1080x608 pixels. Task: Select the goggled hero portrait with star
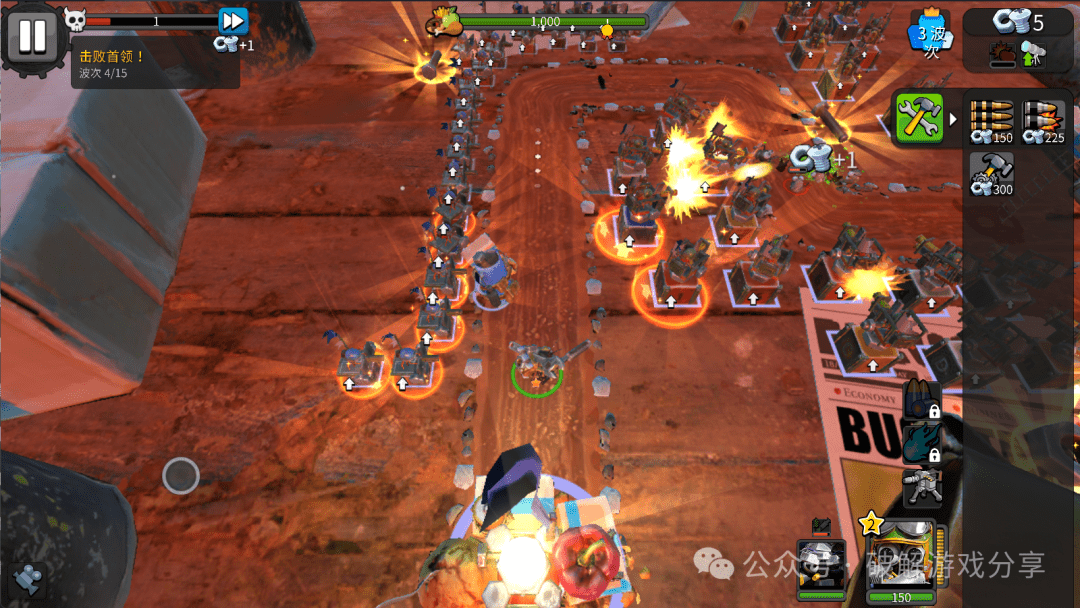(x=901, y=558)
